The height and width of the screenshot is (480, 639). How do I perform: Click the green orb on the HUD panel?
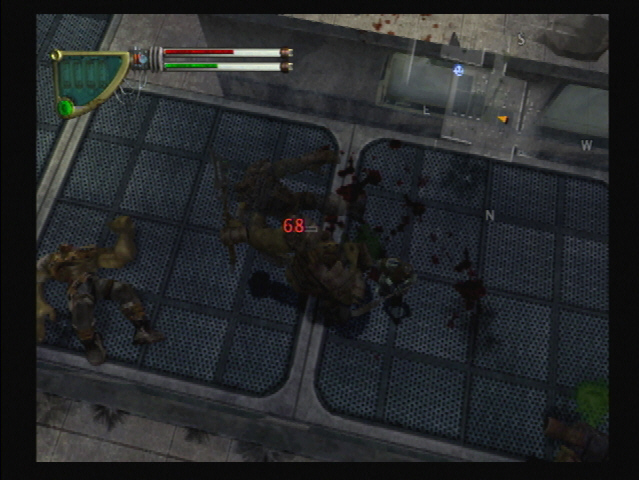[x=66, y=107]
